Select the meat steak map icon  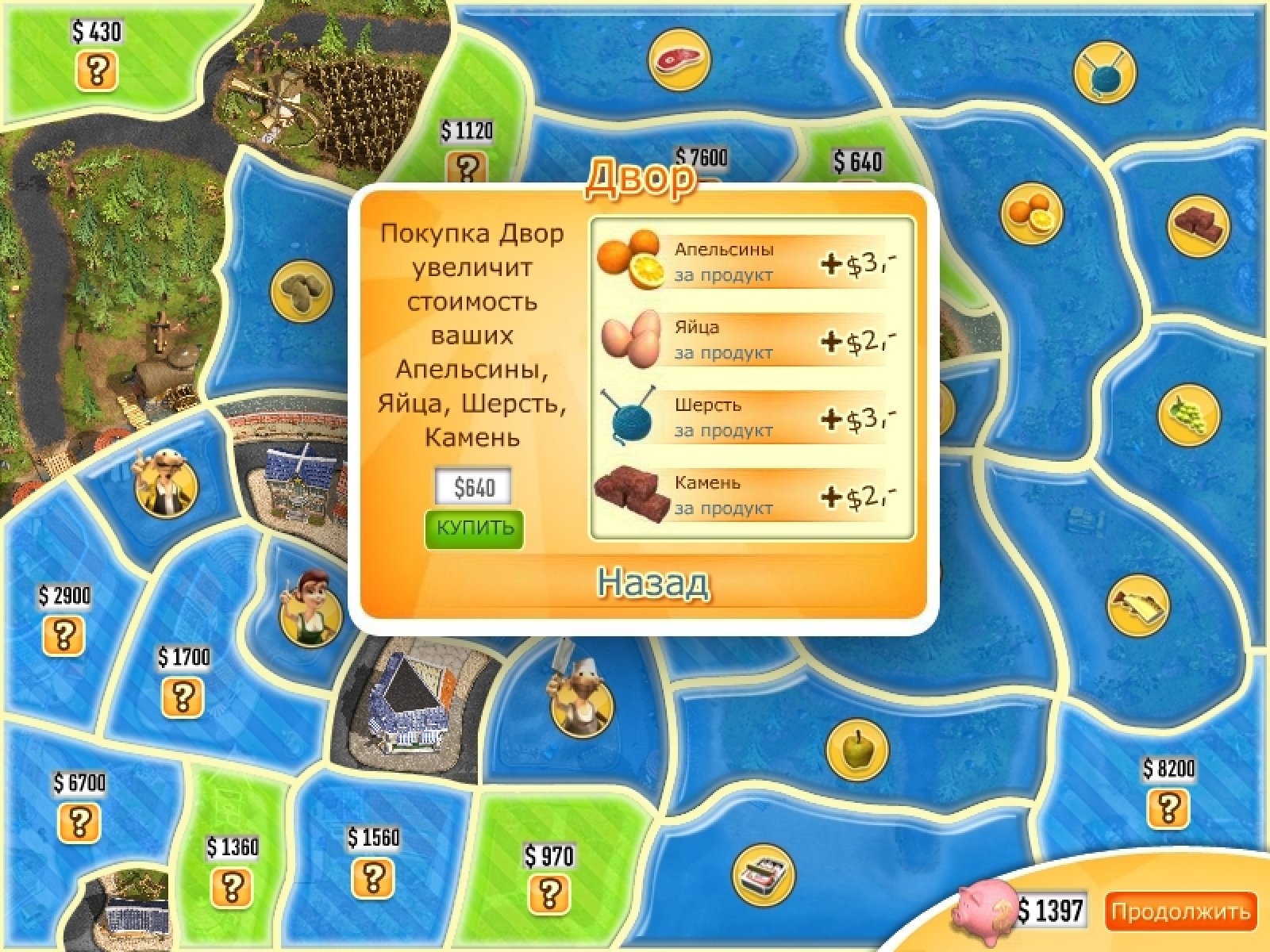tap(679, 59)
